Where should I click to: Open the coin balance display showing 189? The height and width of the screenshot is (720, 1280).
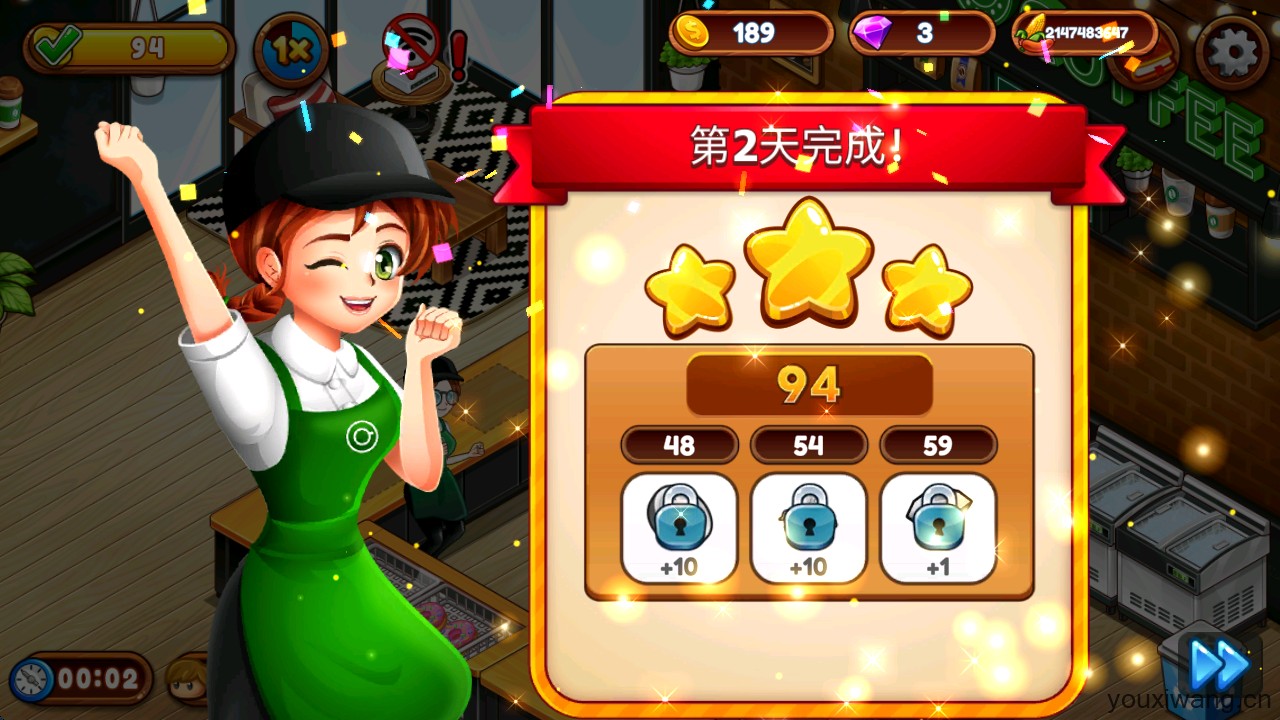point(750,33)
